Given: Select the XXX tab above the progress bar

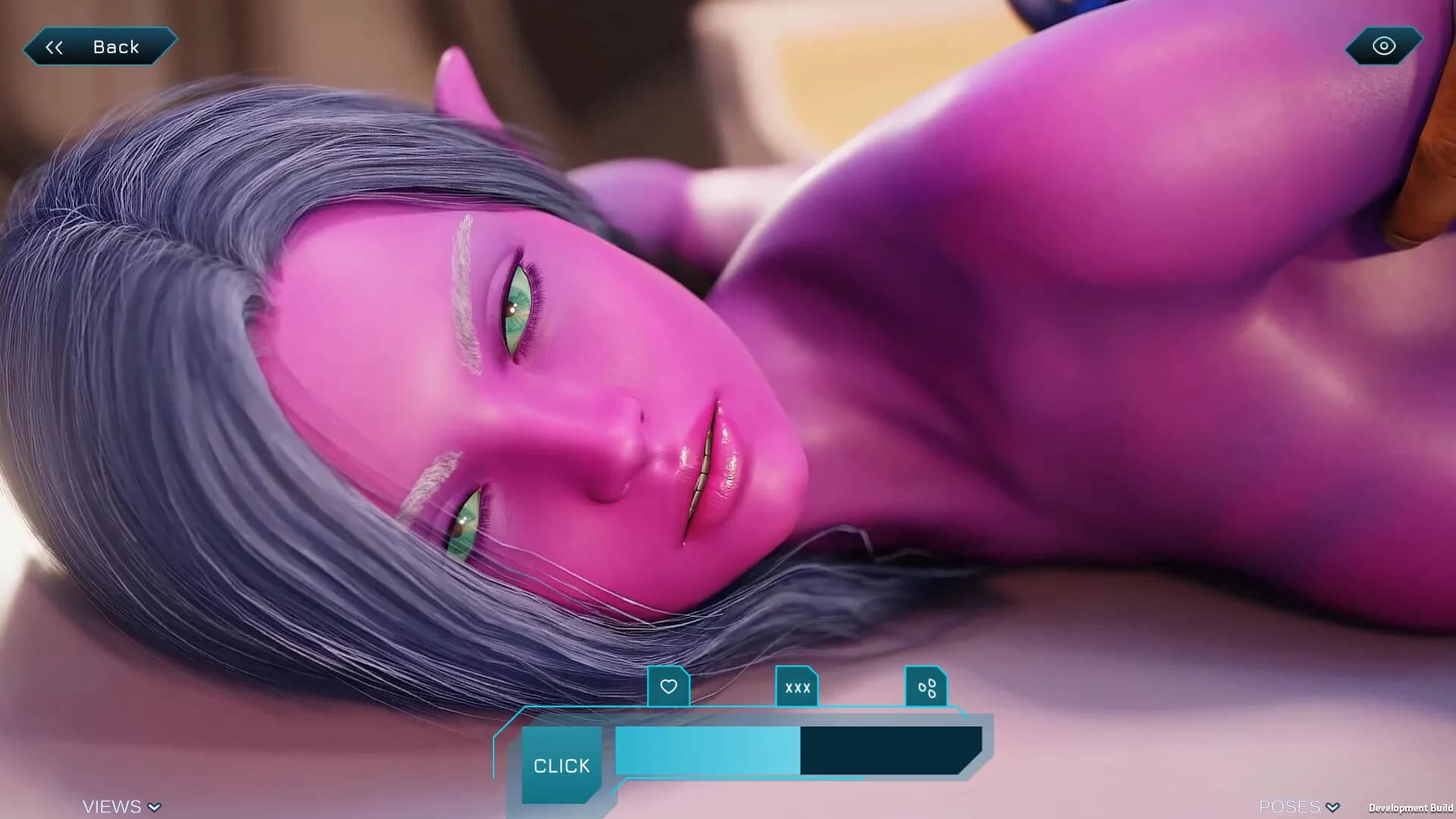Looking at the screenshot, I should pyautogui.click(x=796, y=687).
